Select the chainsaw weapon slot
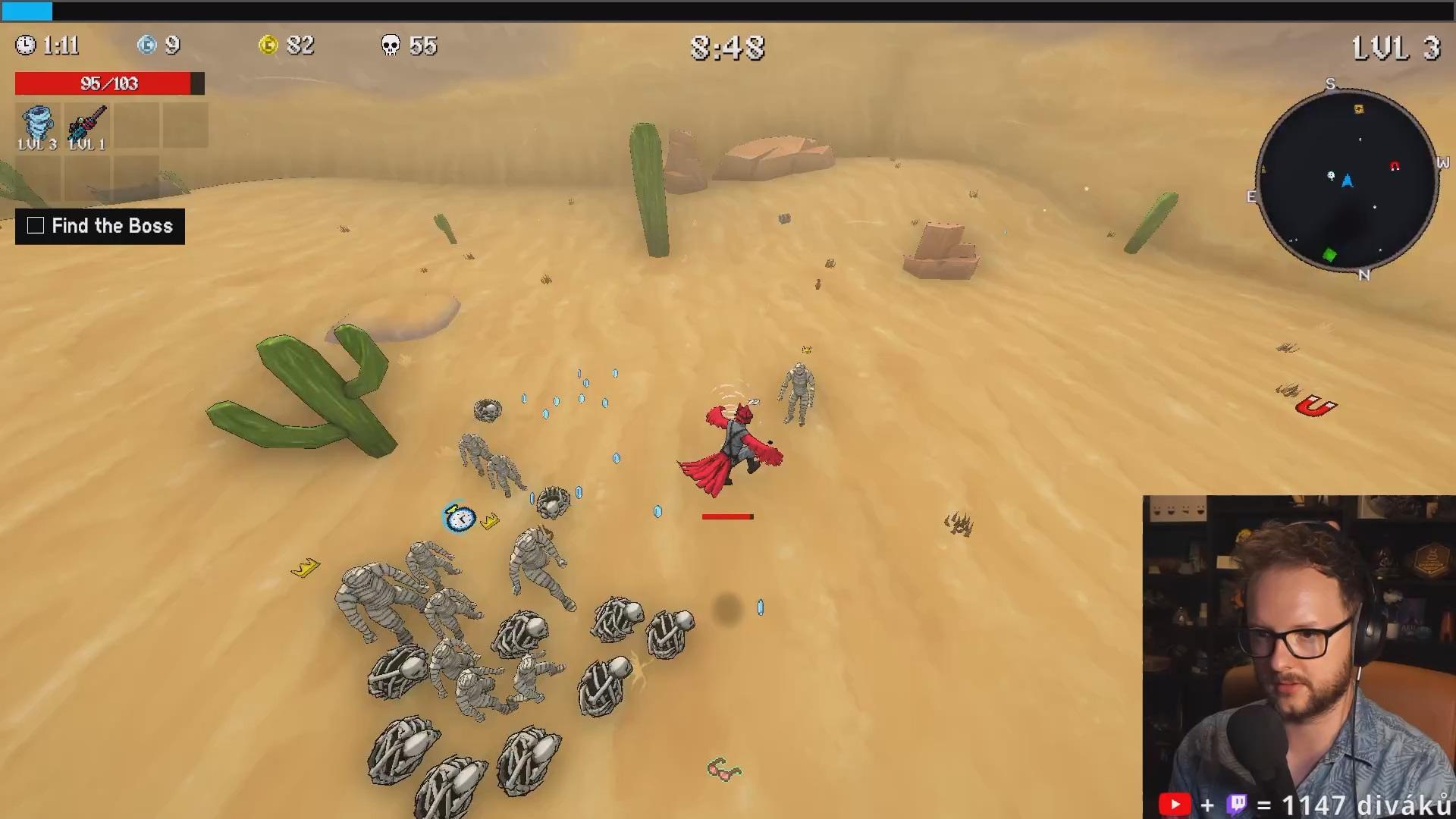This screenshot has height=819, width=1456. click(x=87, y=126)
